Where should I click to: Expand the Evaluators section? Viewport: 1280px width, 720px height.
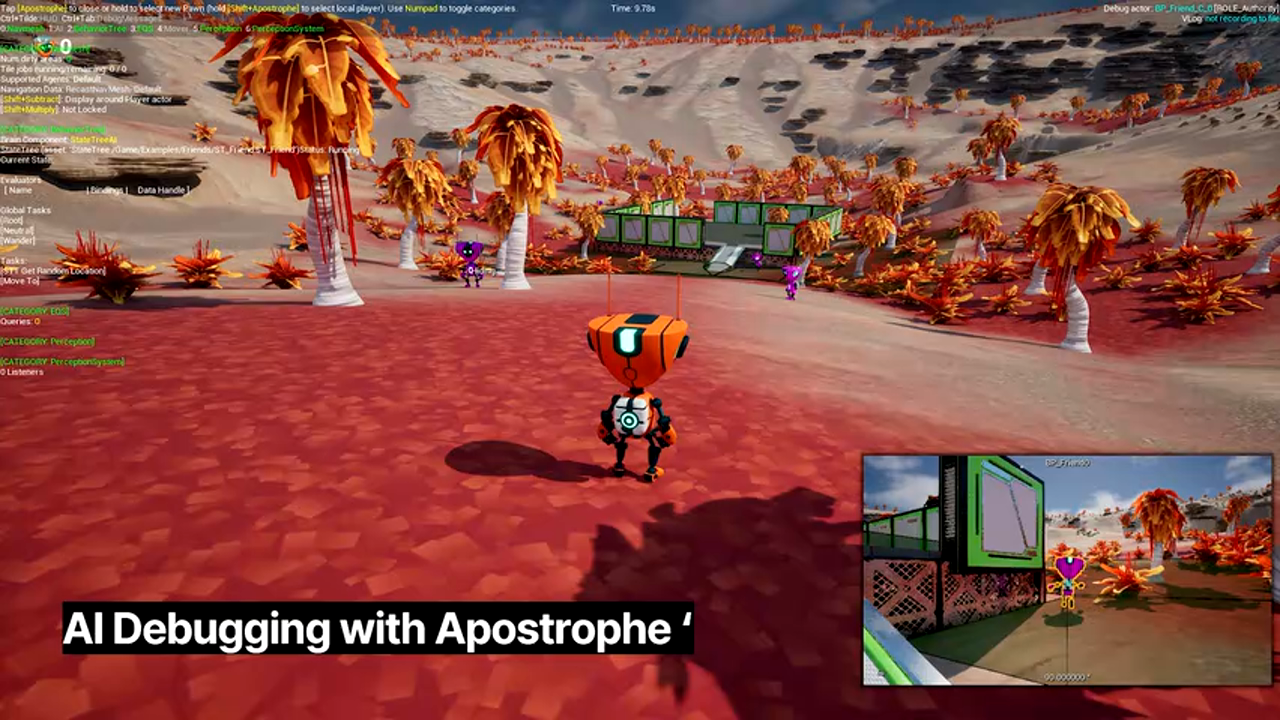coord(21,181)
